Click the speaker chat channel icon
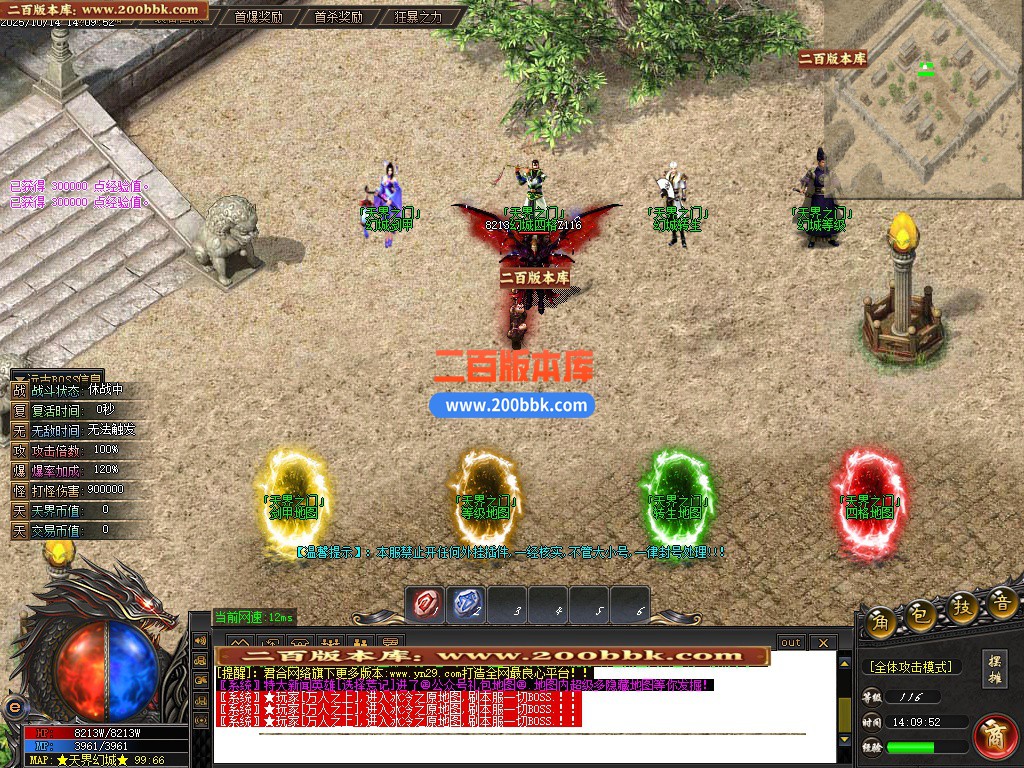 [200, 641]
